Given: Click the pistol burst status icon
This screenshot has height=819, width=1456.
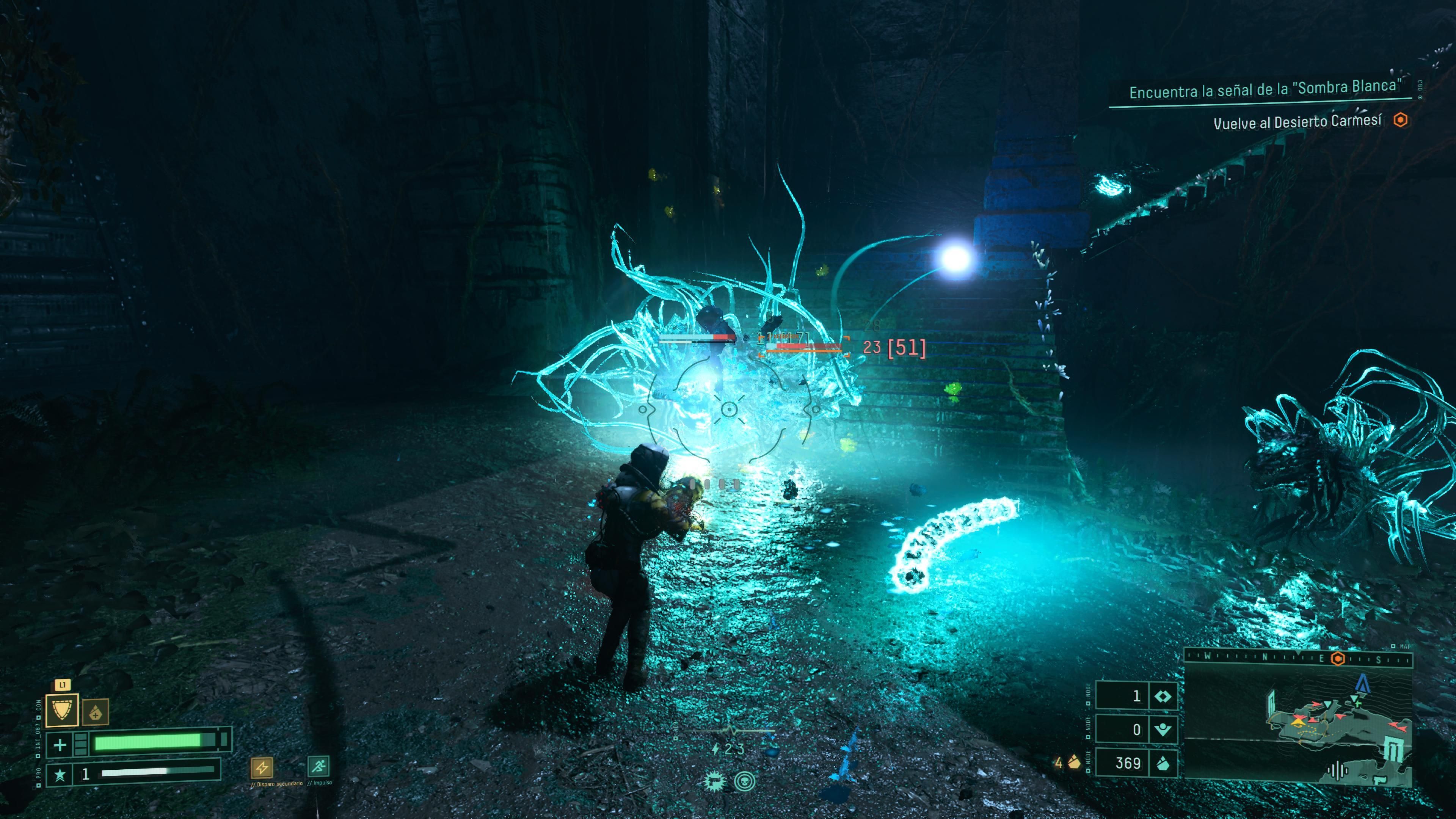Looking at the screenshot, I should tap(714, 782).
